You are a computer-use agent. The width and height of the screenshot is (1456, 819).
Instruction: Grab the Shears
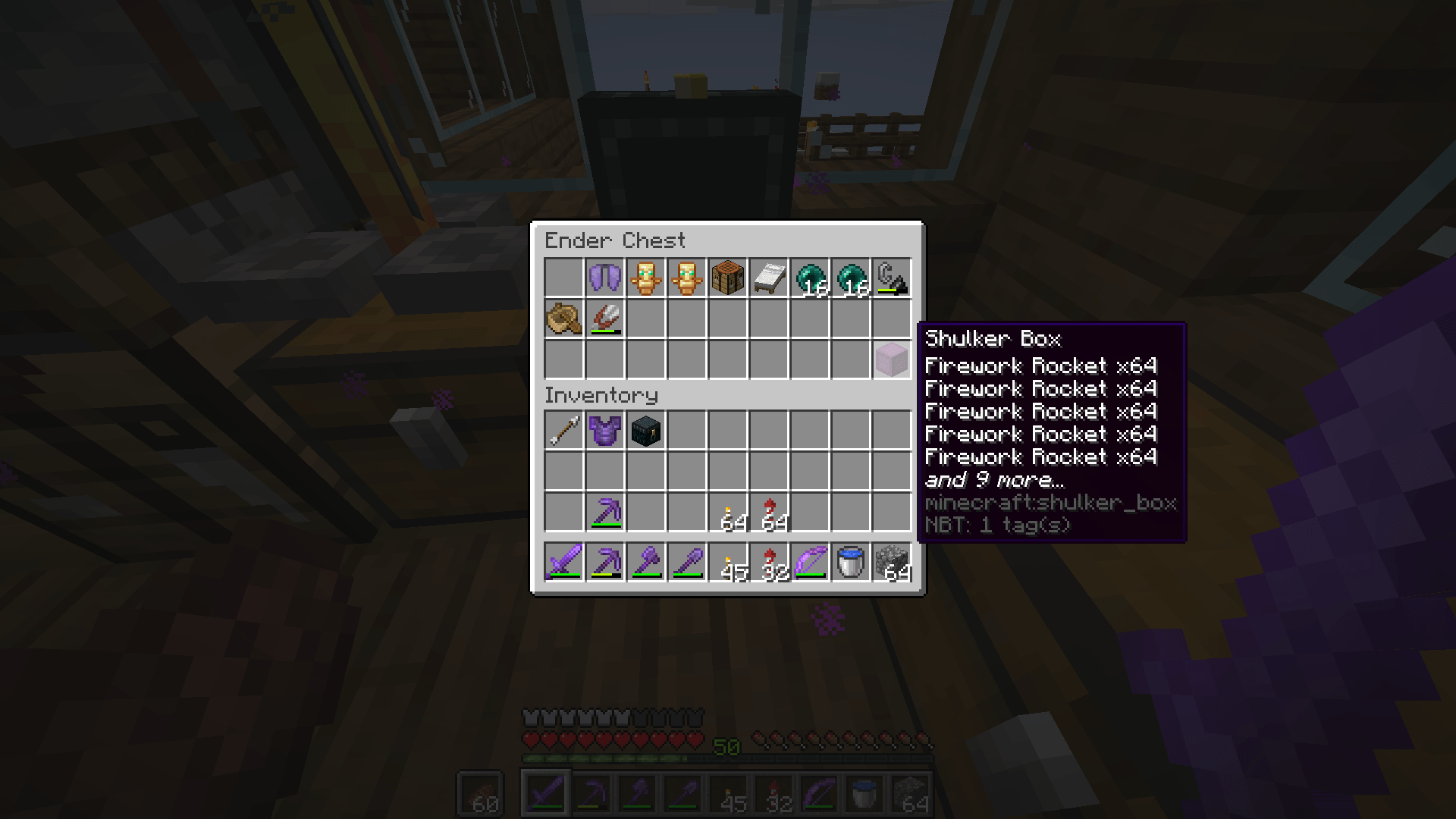click(604, 318)
